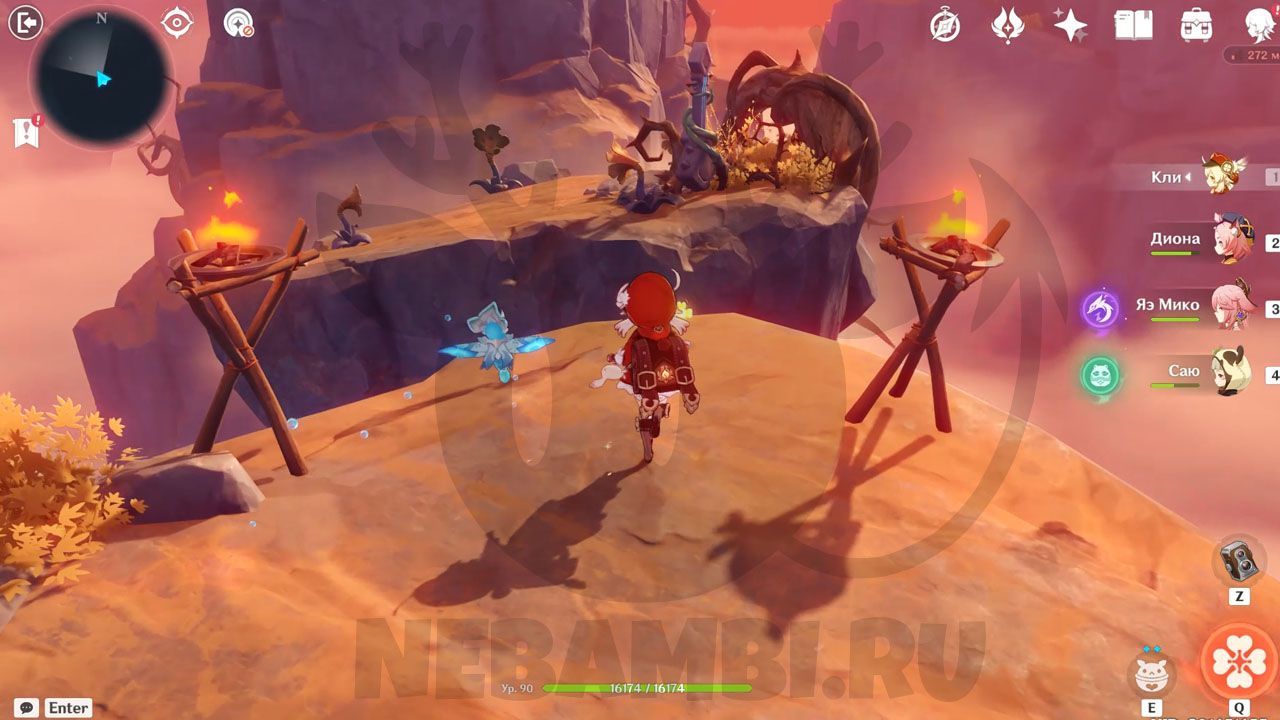Activate Klee's clover elemental burst
This screenshot has width=1280, height=720.
(x=1239, y=662)
